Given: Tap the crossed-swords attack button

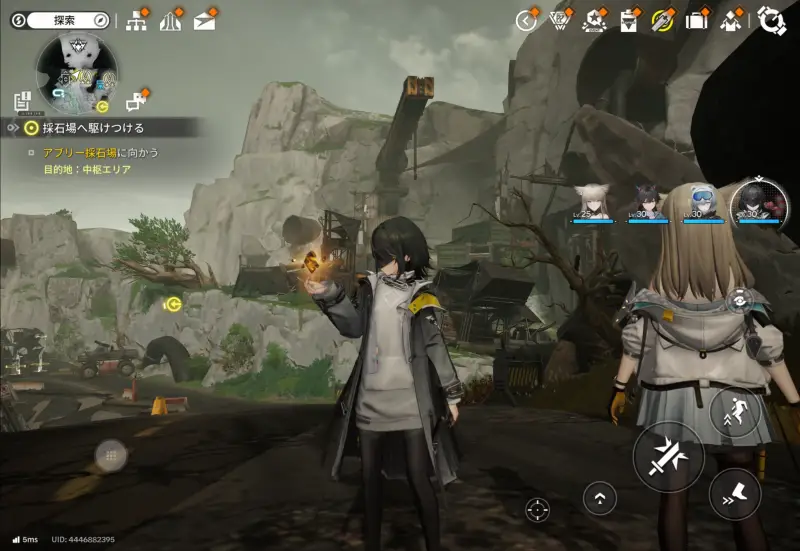Looking at the screenshot, I should (x=668, y=456).
